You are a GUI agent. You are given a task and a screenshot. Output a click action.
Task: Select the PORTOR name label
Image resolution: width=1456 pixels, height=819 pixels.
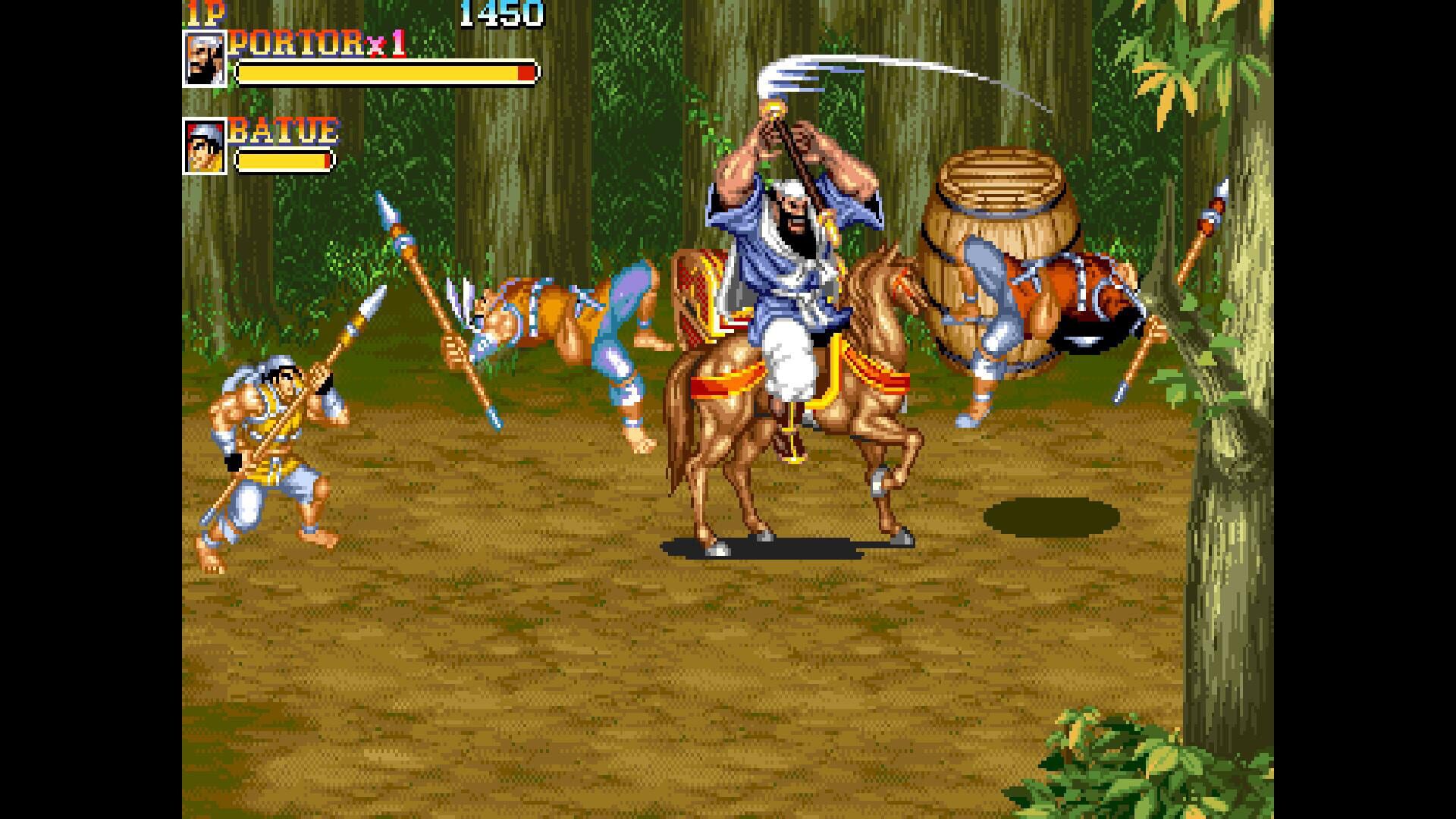click(x=296, y=43)
